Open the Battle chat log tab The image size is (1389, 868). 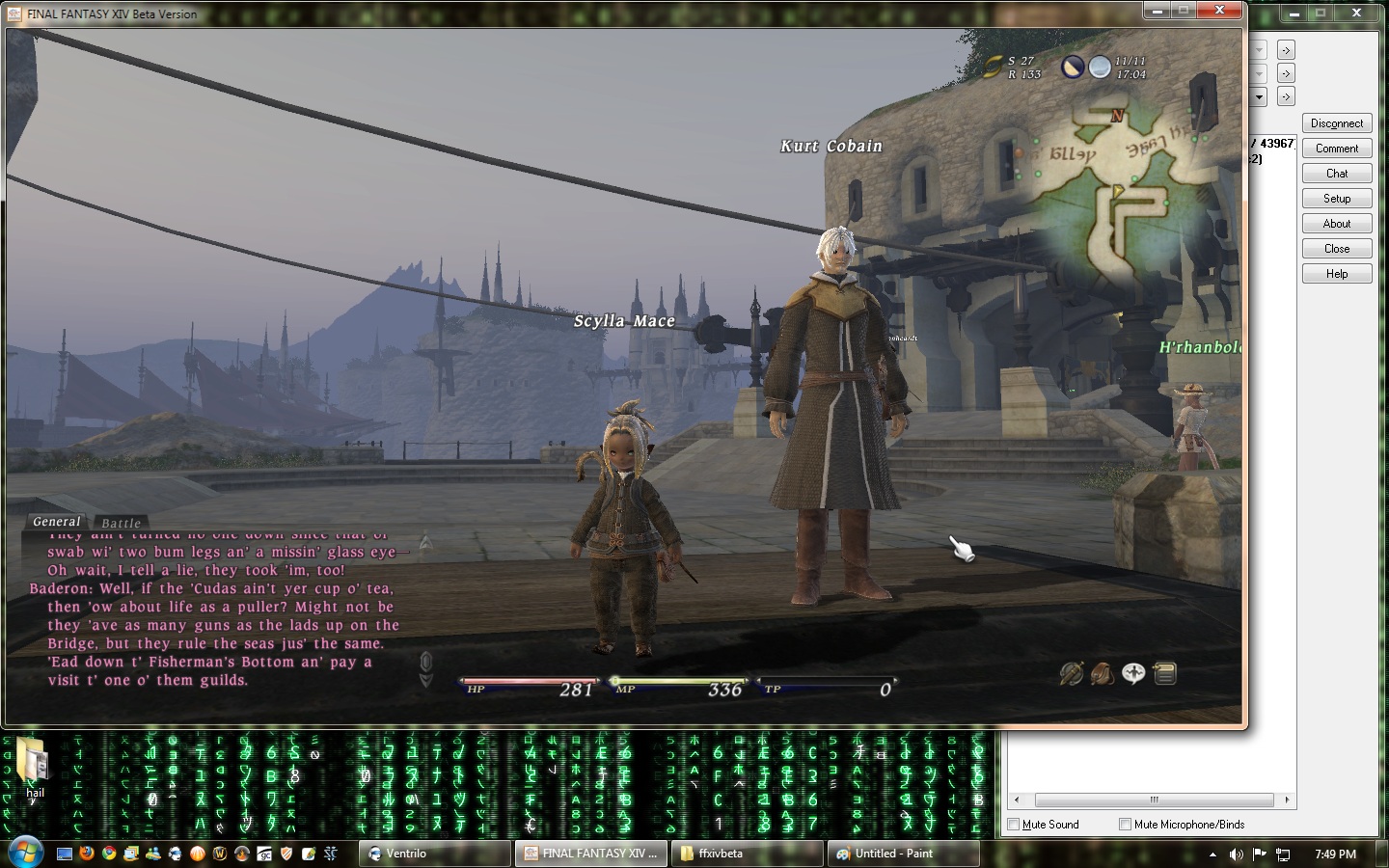coord(122,523)
